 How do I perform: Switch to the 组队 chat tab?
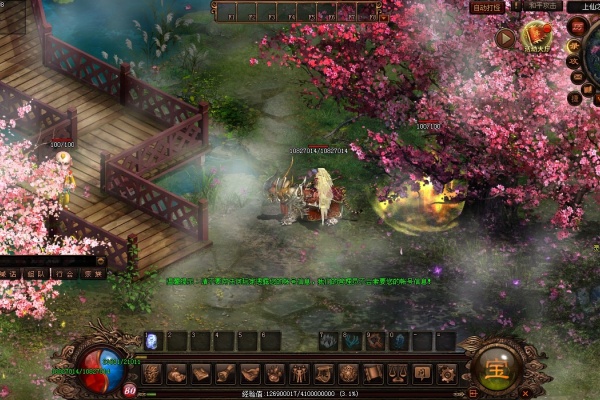coord(35,273)
